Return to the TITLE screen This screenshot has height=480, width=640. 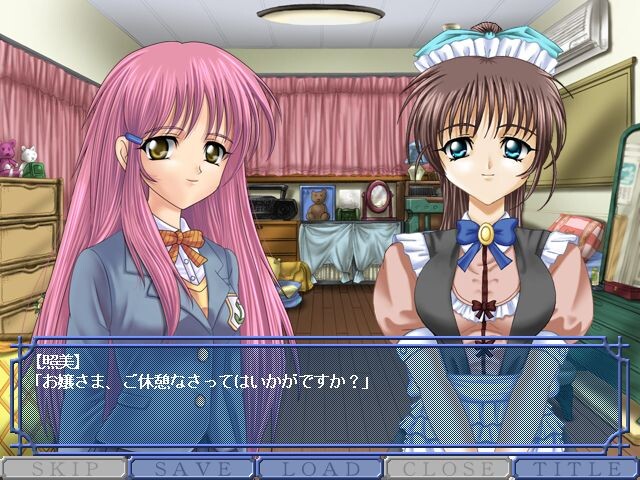point(576,468)
